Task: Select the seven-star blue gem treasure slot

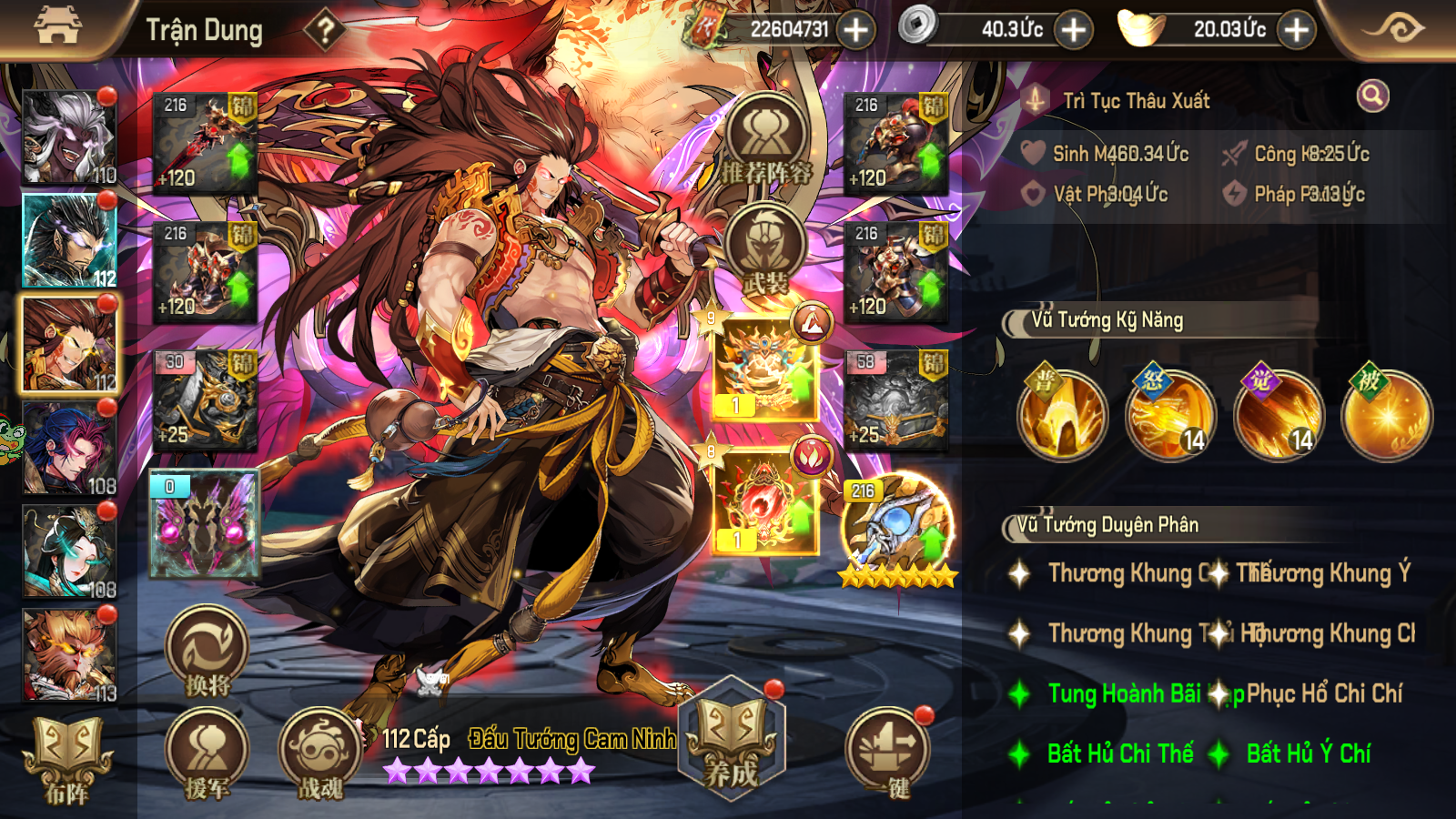Action: click(x=897, y=530)
